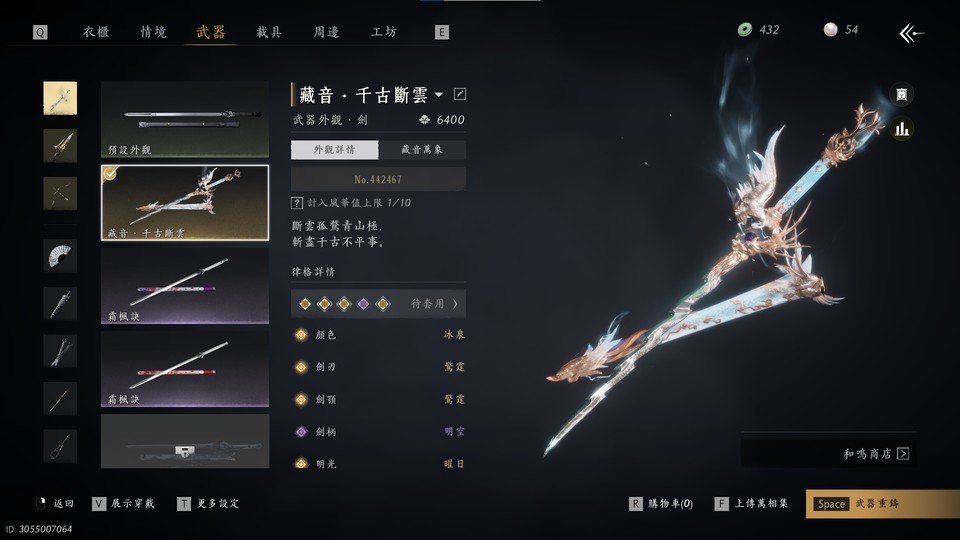Image resolution: width=960 pixels, height=540 pixels.
Task: Open the 周邊 tab
Action: [x=326, y=32]
